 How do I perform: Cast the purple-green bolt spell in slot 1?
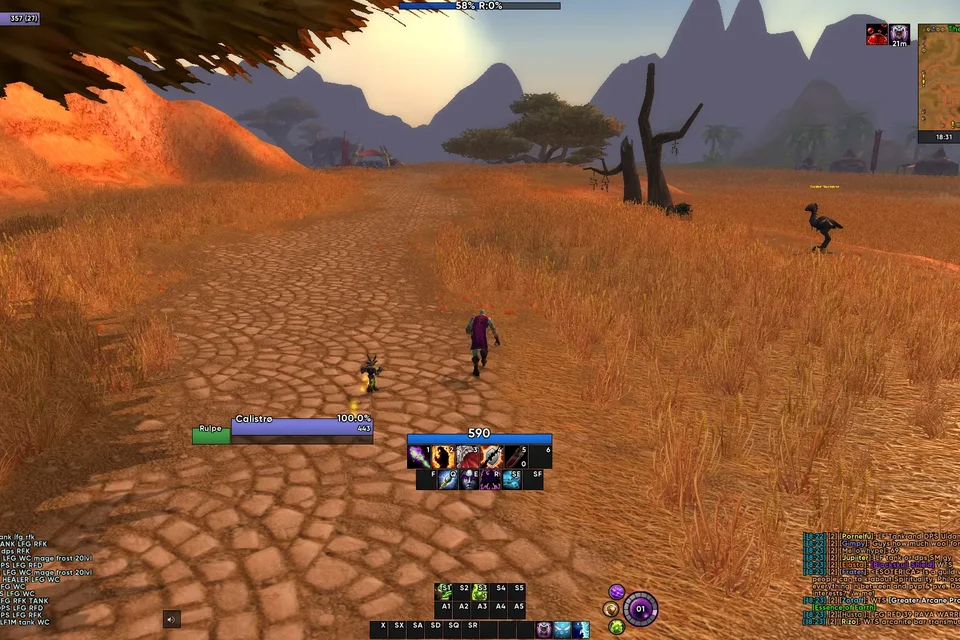click(x=420, y=457)
